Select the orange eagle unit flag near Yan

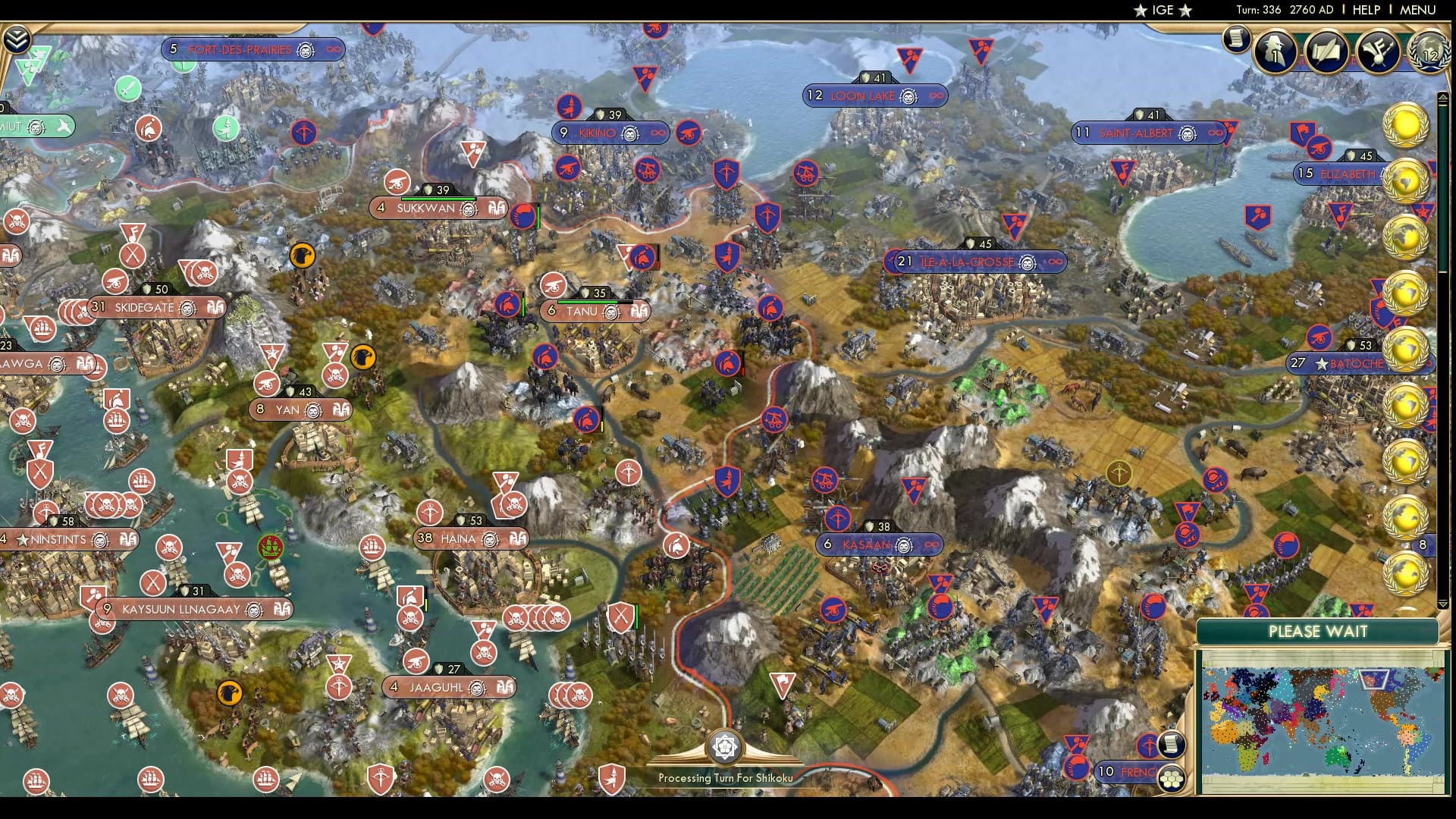pos(363,356)
